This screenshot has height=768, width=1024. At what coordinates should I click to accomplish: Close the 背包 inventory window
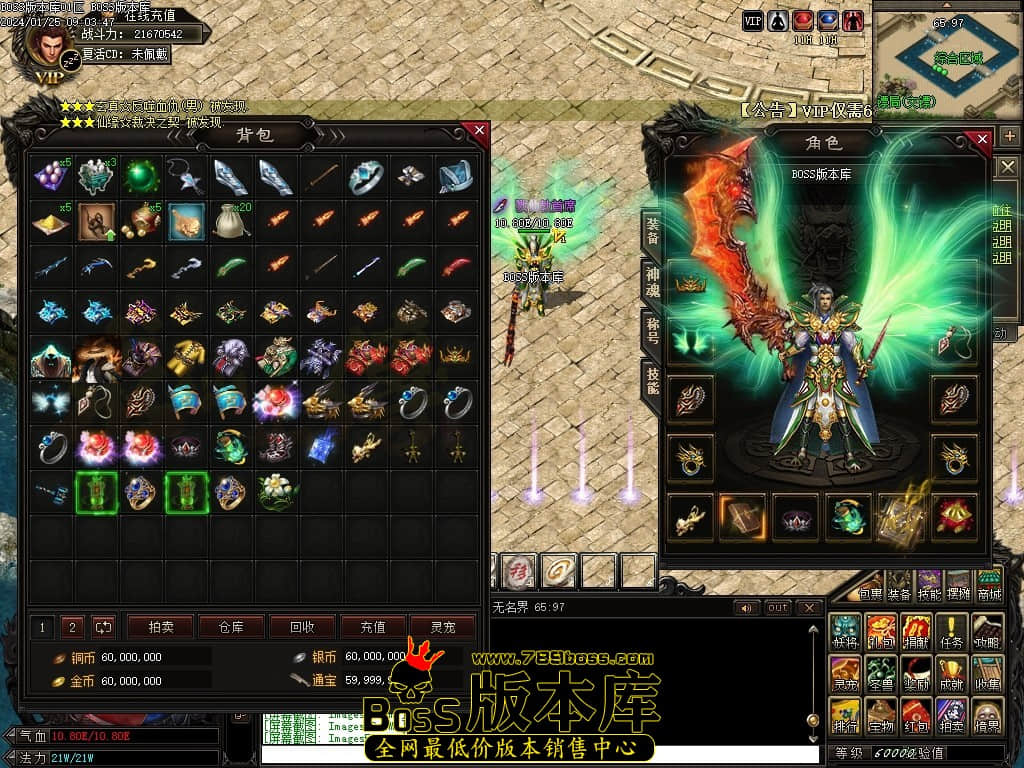(479, 131)
